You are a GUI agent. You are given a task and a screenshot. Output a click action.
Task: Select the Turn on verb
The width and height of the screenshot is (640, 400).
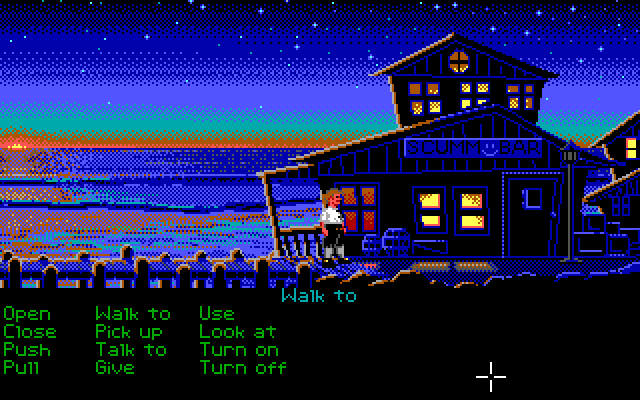pos(239,350)
